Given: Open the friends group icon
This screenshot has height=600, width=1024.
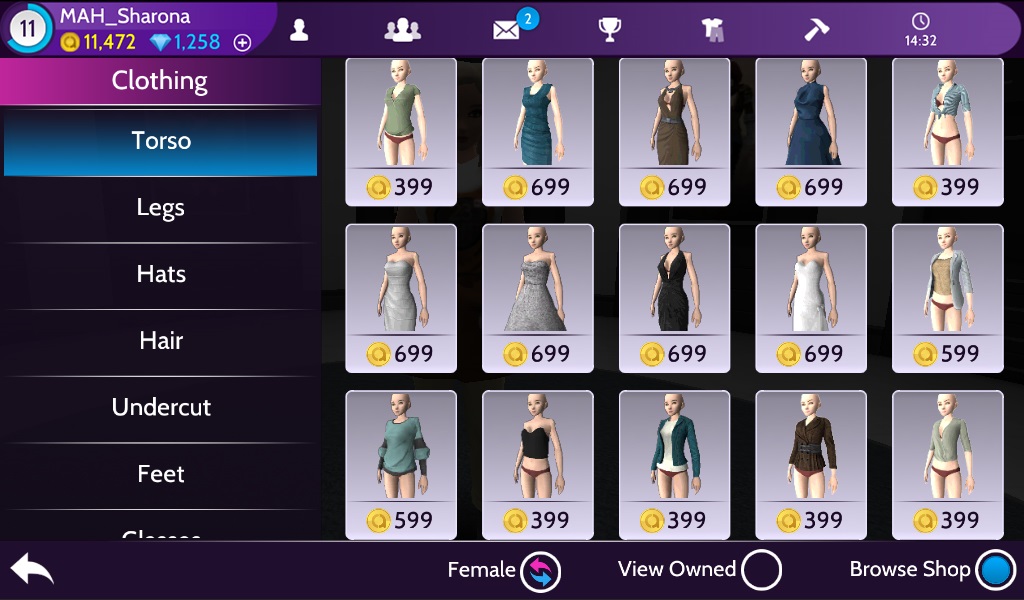Looking at the screenshot, I should [x=401, y=29].
